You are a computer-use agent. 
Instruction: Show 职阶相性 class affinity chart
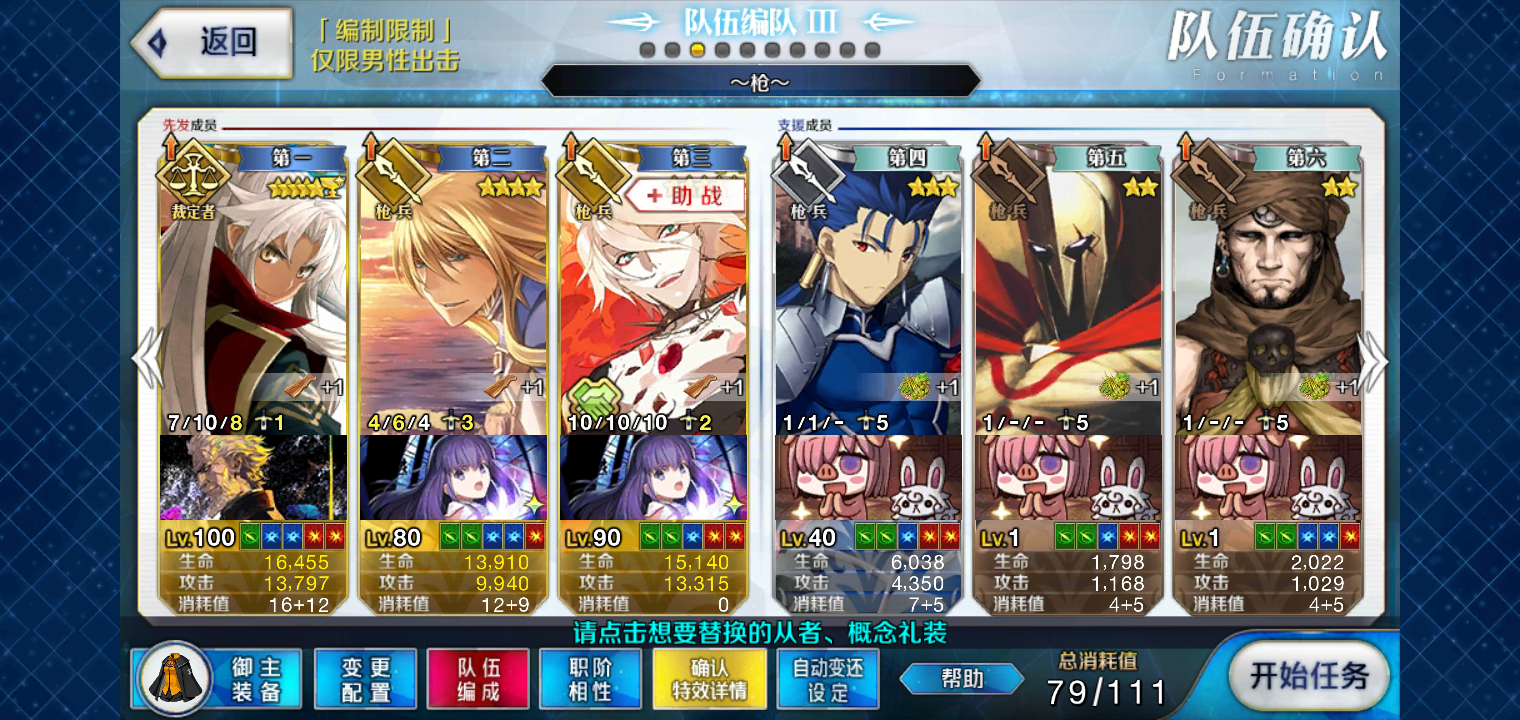coord(590,679)
